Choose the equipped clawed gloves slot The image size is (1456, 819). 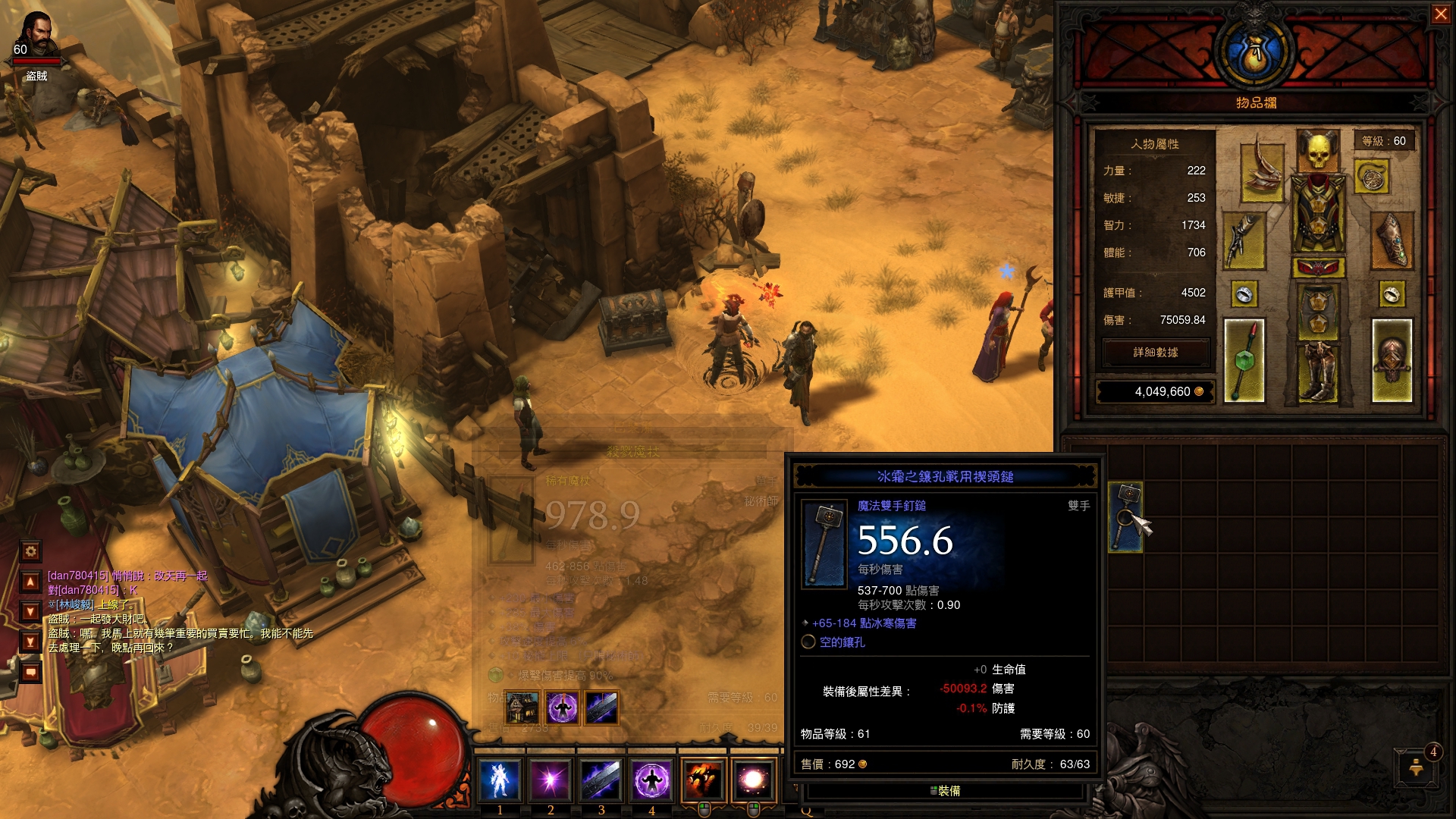coord(1244,241)
